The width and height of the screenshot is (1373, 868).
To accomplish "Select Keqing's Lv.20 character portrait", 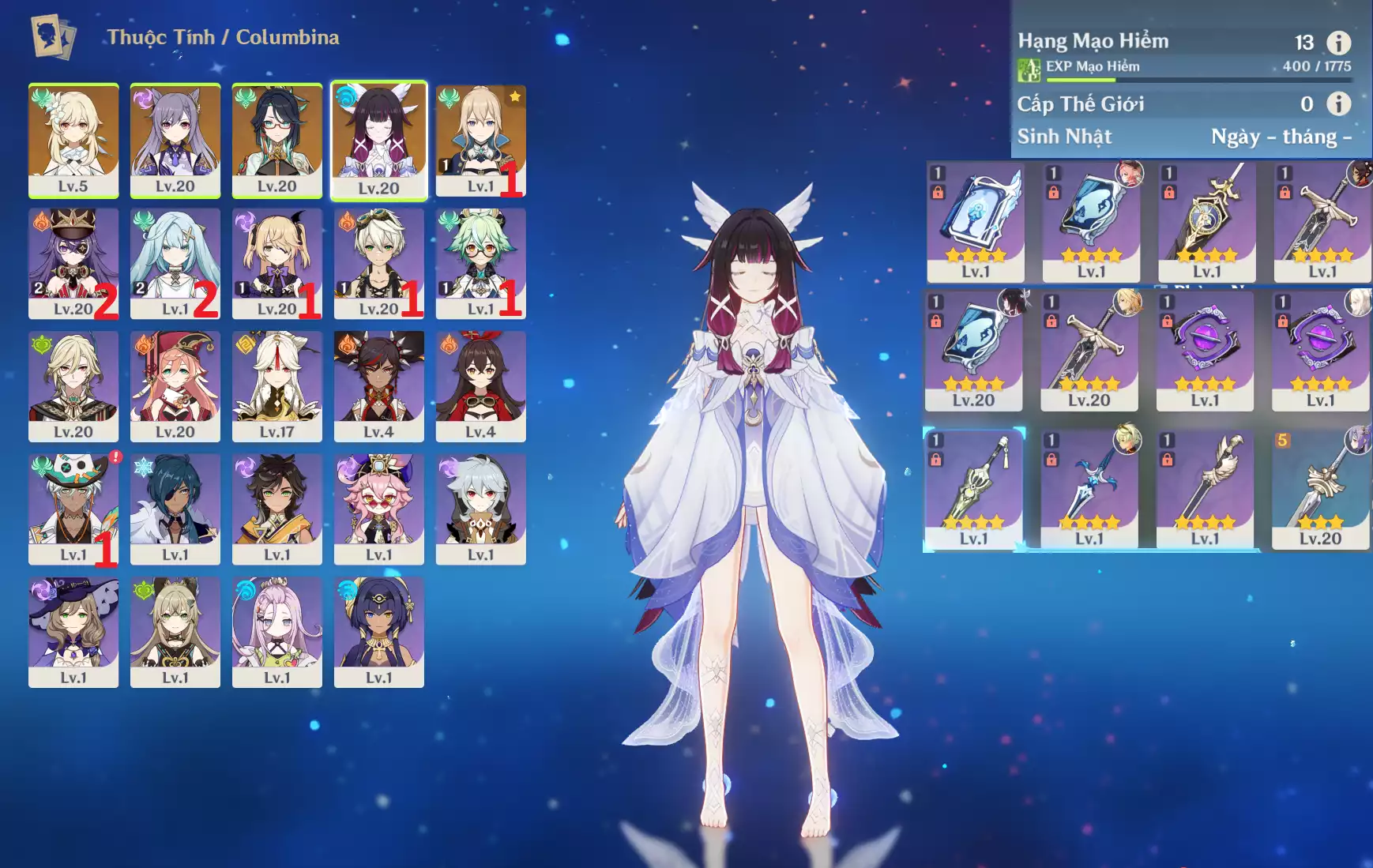I will click(175, 140).
